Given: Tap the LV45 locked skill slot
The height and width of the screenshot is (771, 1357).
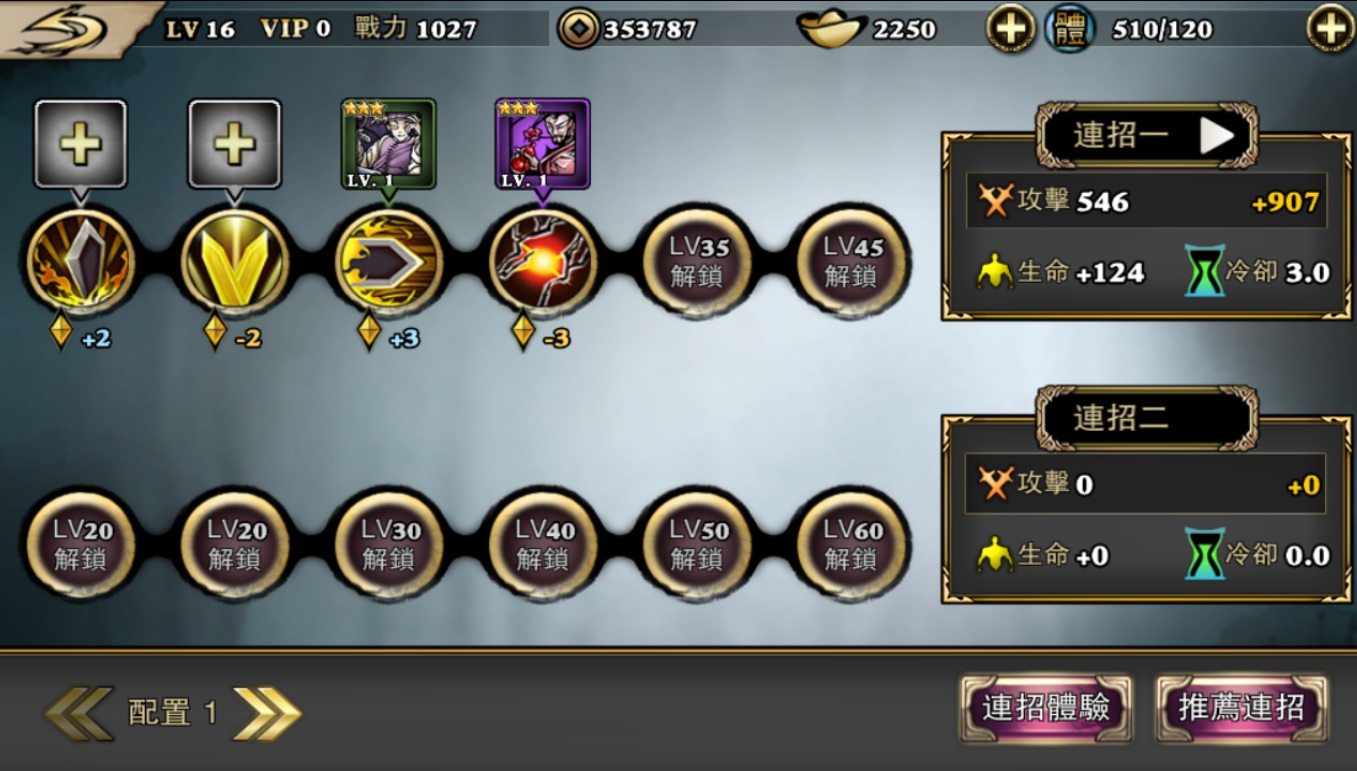Looking at the screenshot, I should click(851, 262).
